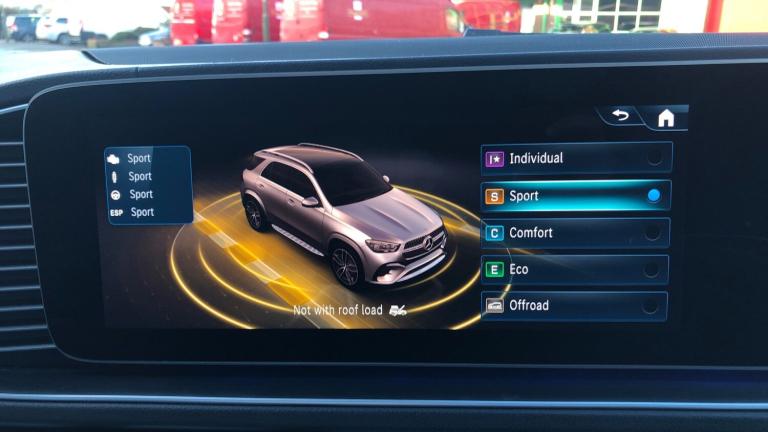
Task: Choose the Sport drive mode
Action: coord(575,196)
